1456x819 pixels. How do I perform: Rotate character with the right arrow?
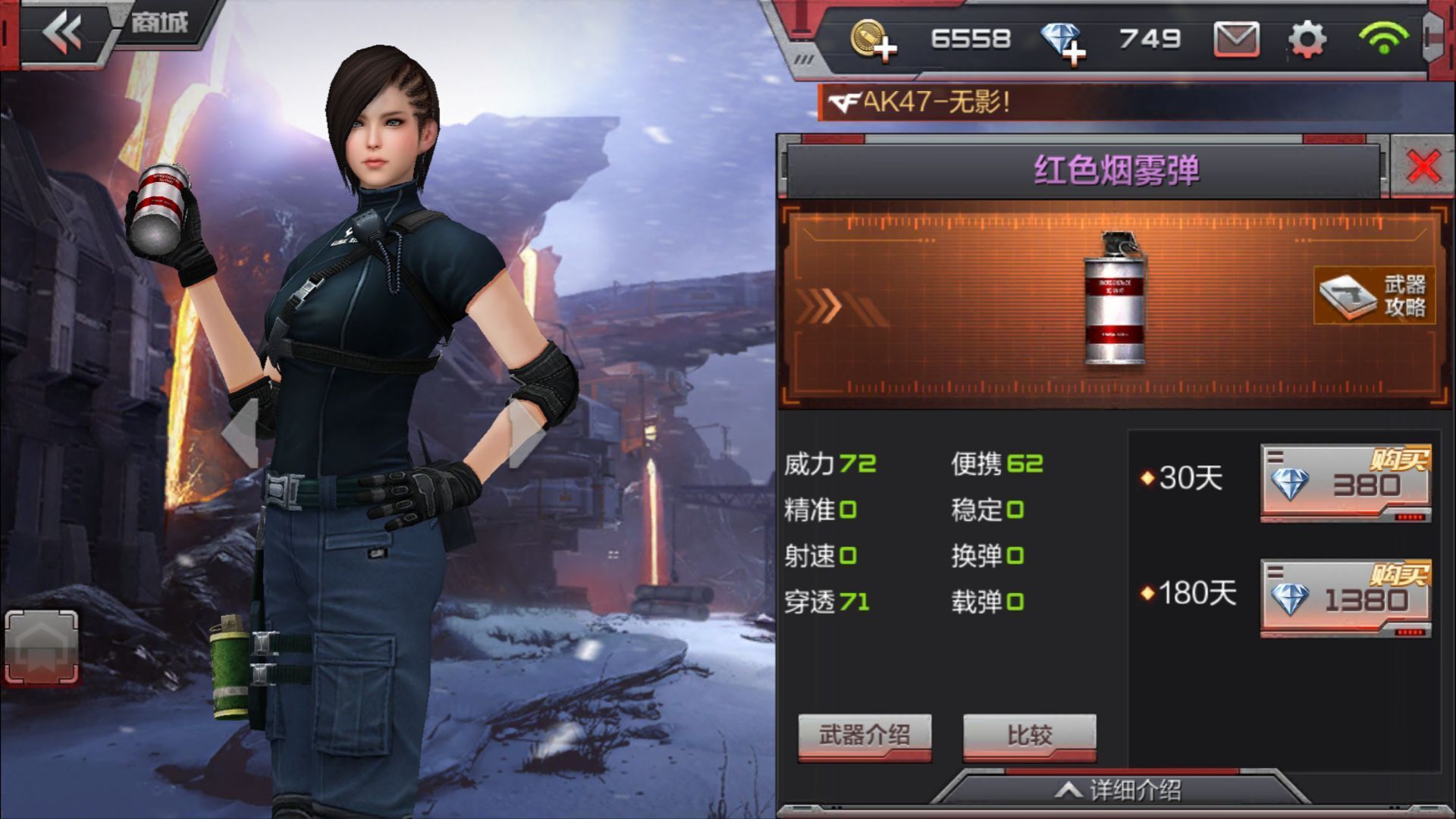(x=525, y=434)
